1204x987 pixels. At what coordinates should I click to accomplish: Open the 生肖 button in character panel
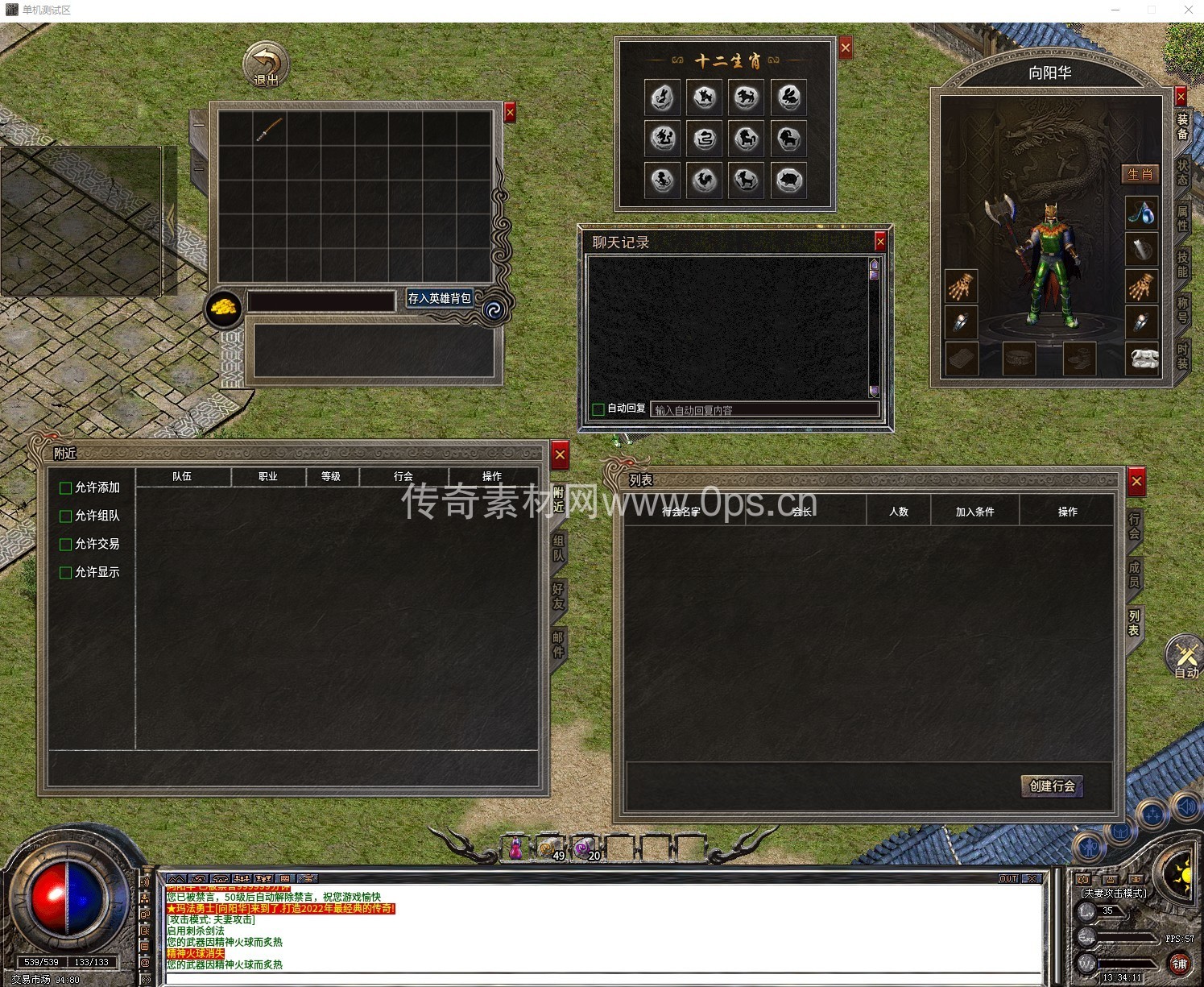click(1140, 174)
